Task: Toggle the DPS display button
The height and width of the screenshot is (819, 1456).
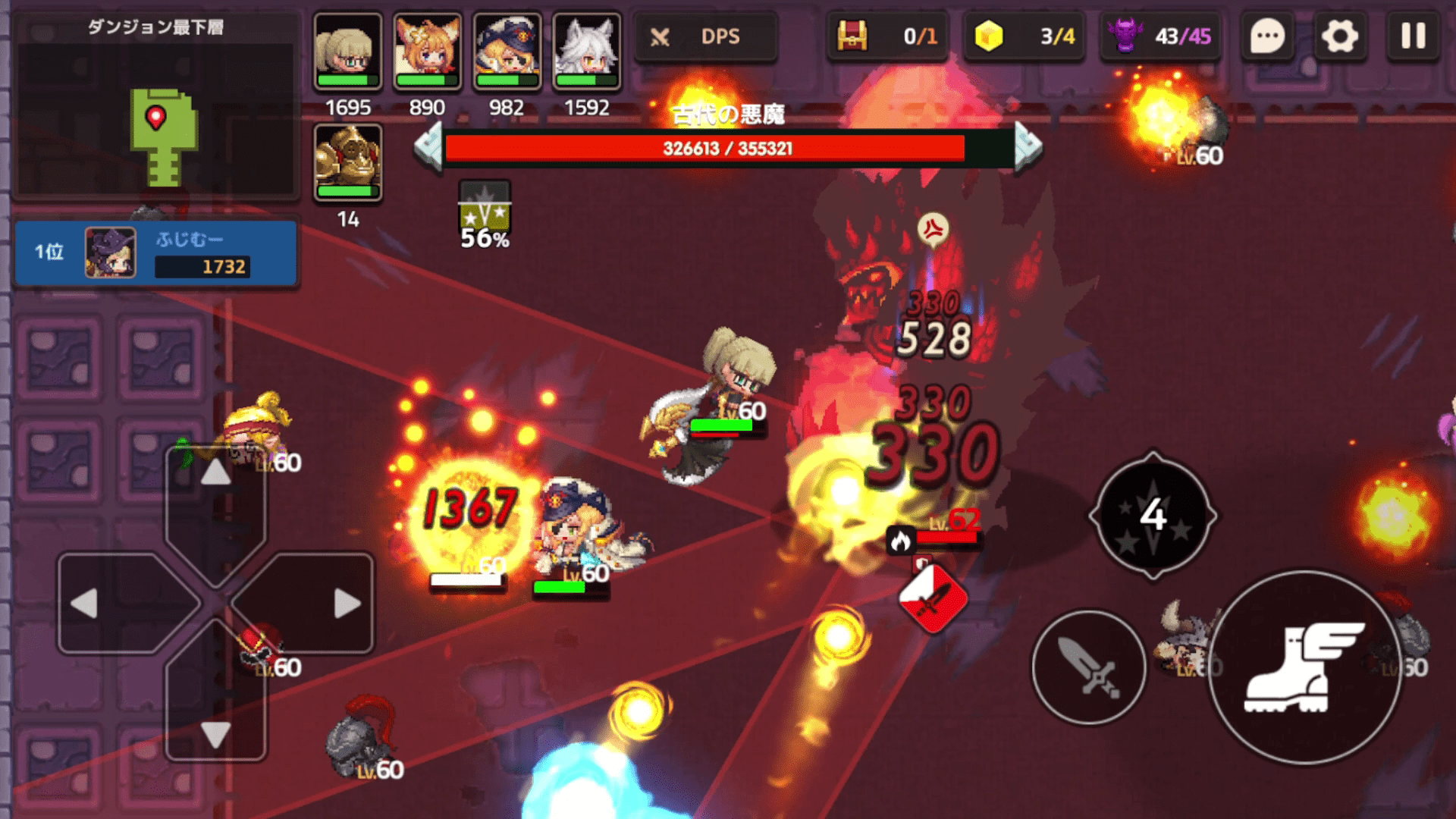Action: pos(705,36)
